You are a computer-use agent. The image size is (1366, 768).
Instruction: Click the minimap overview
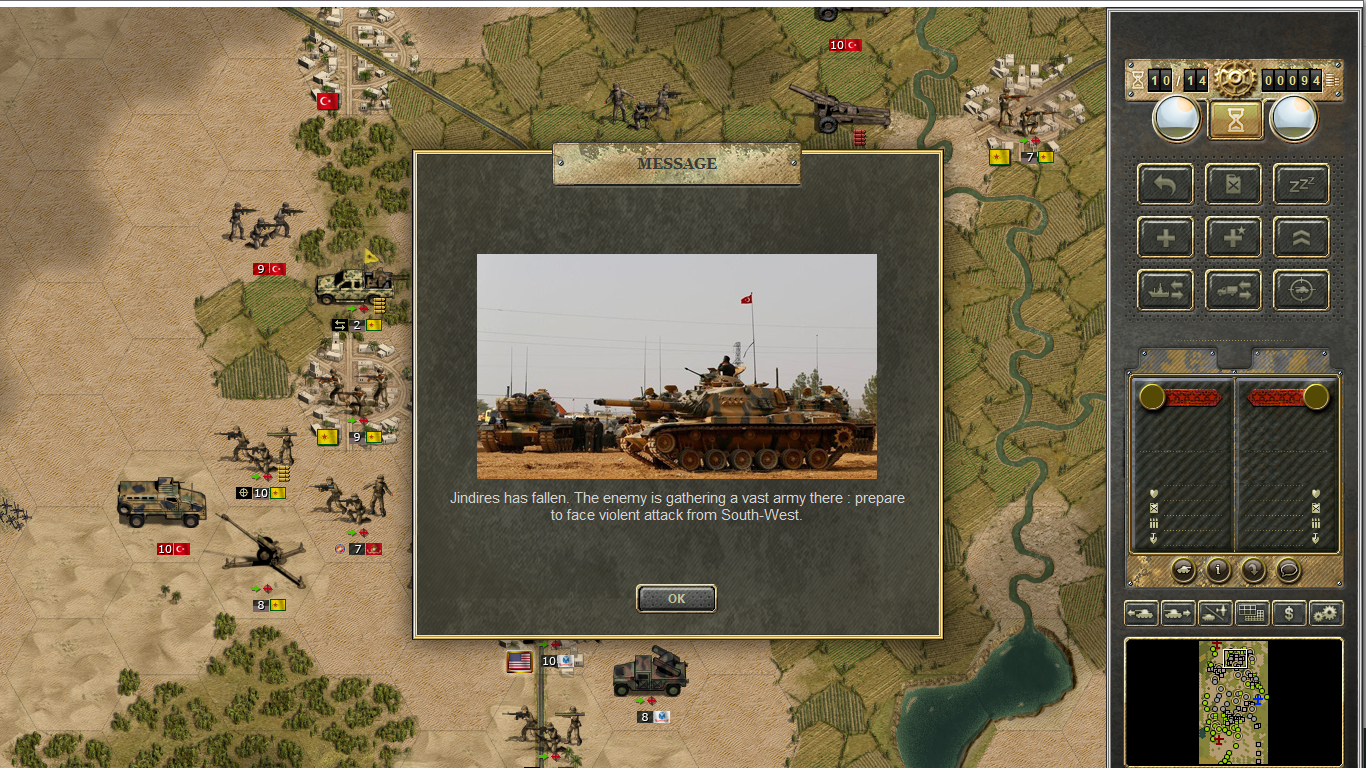tap(1233, 702)
